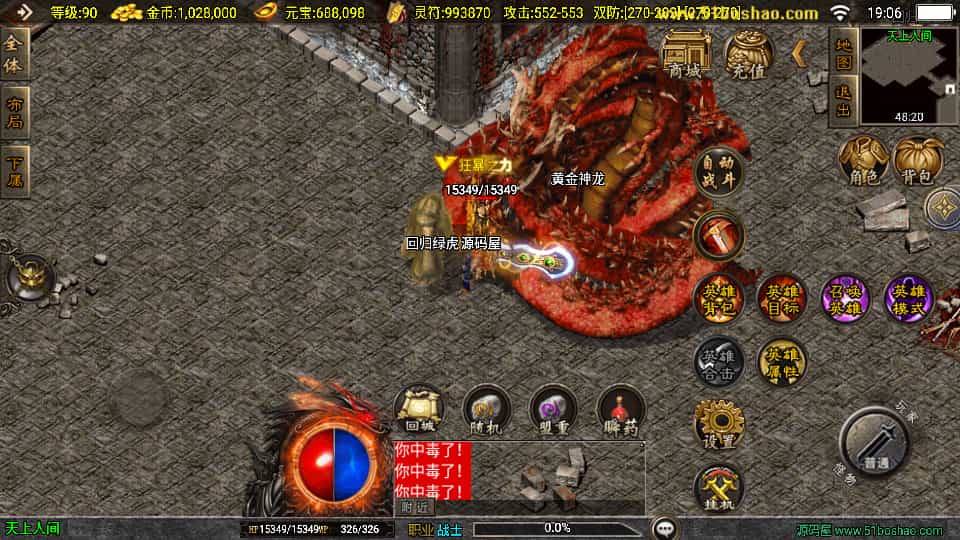Open the 商城 shop
This screenshot has height=540, width=960.
685,53
